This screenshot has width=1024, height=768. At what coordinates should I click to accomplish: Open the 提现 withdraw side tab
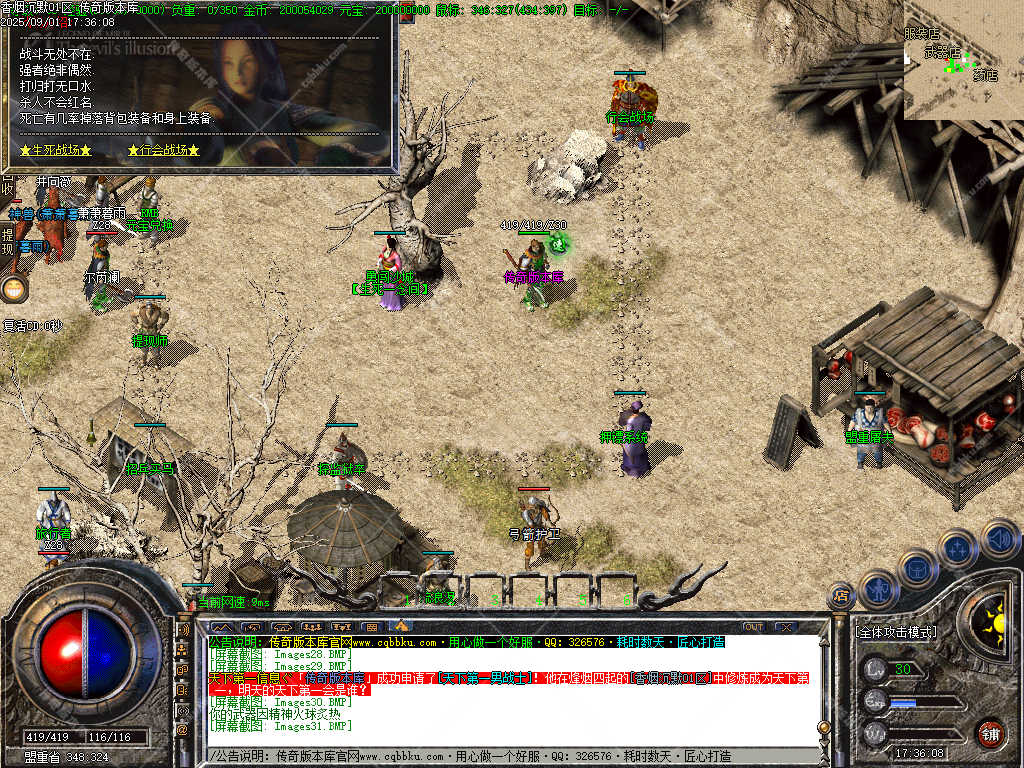[x=8, y=241]
